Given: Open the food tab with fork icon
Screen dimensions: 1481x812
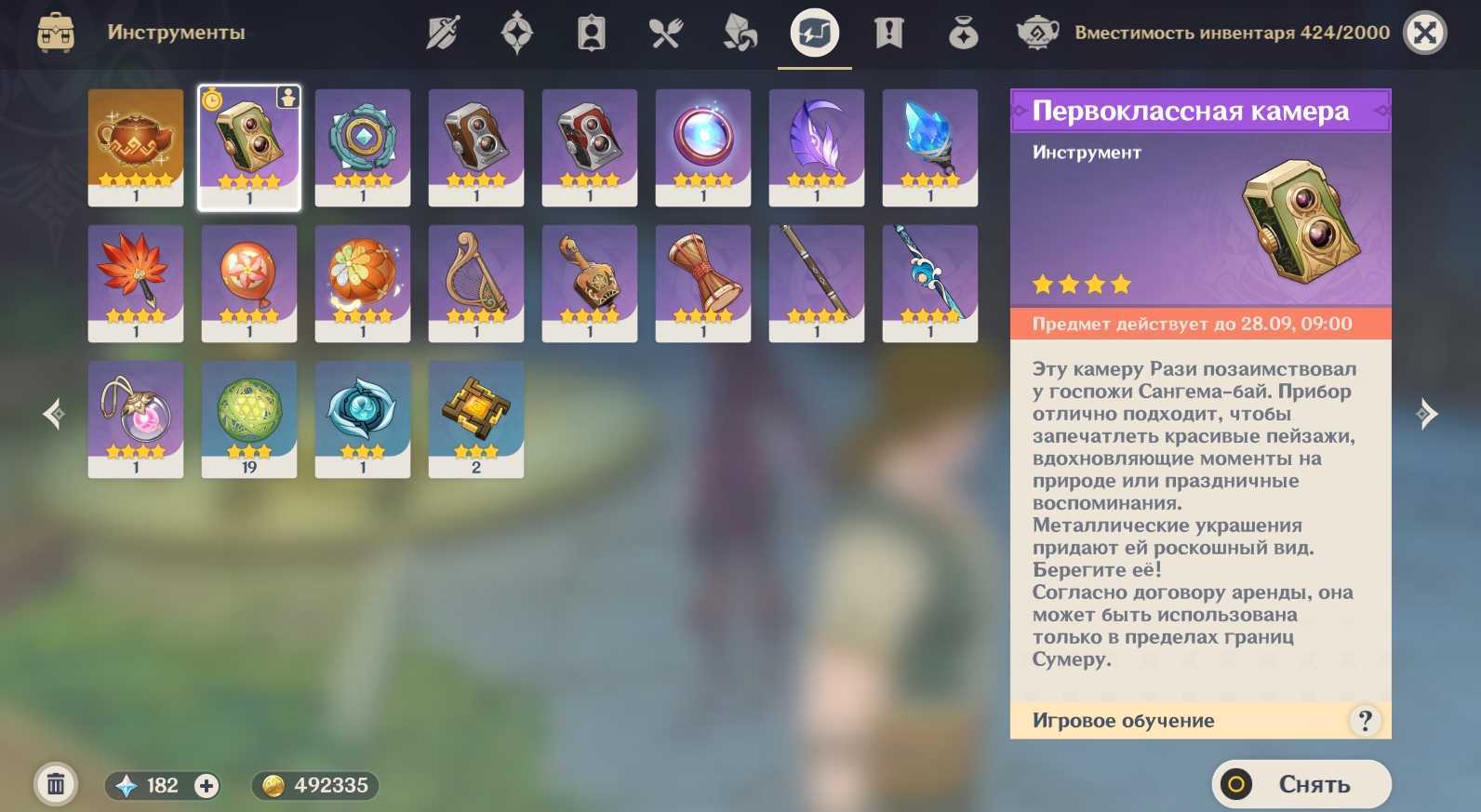Looking at the screenshot, I should [666, 33].
